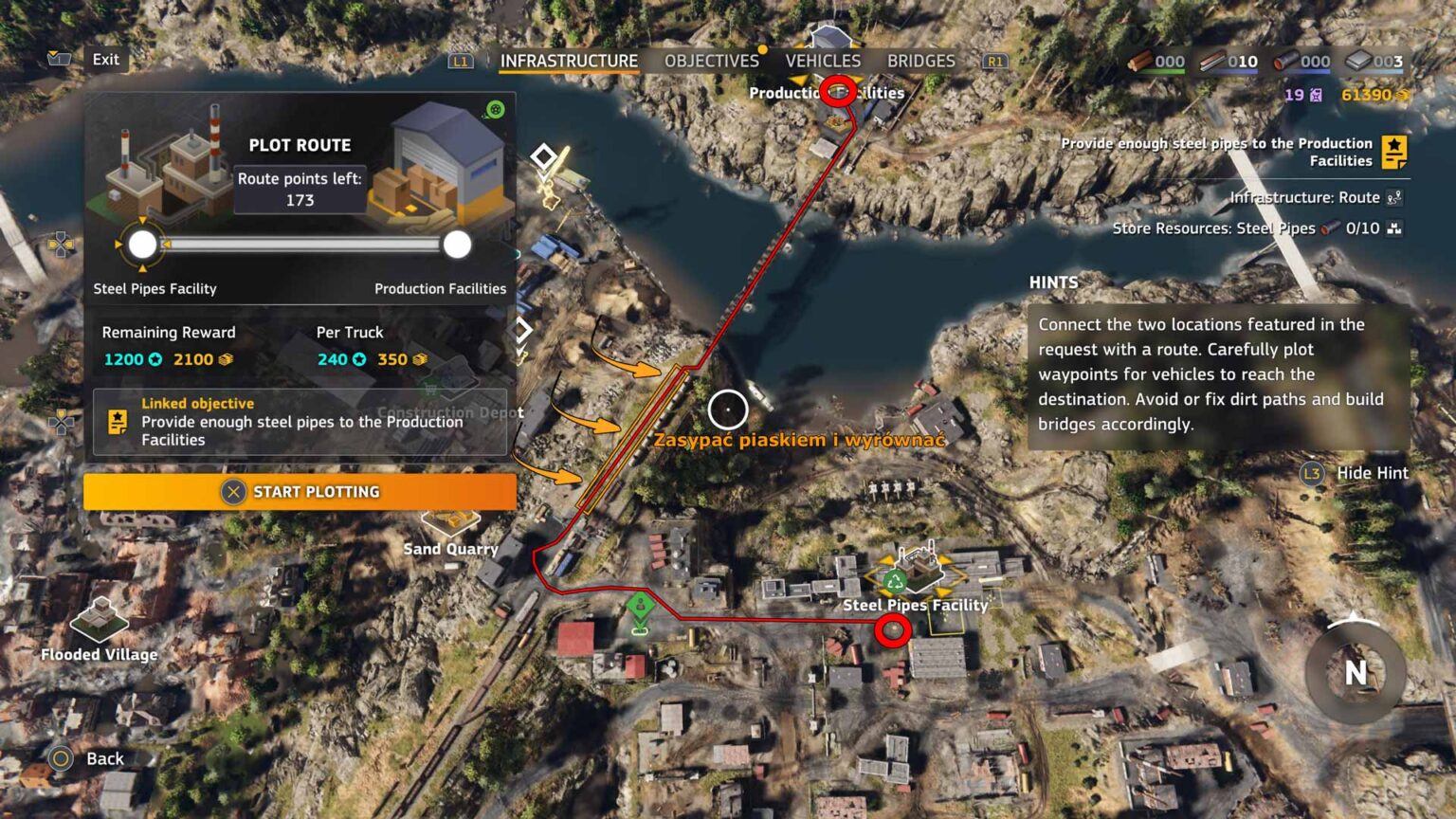Select the Vehicles tab
The width and height of the screenshot is (1456, 819).
coord(823,61)
